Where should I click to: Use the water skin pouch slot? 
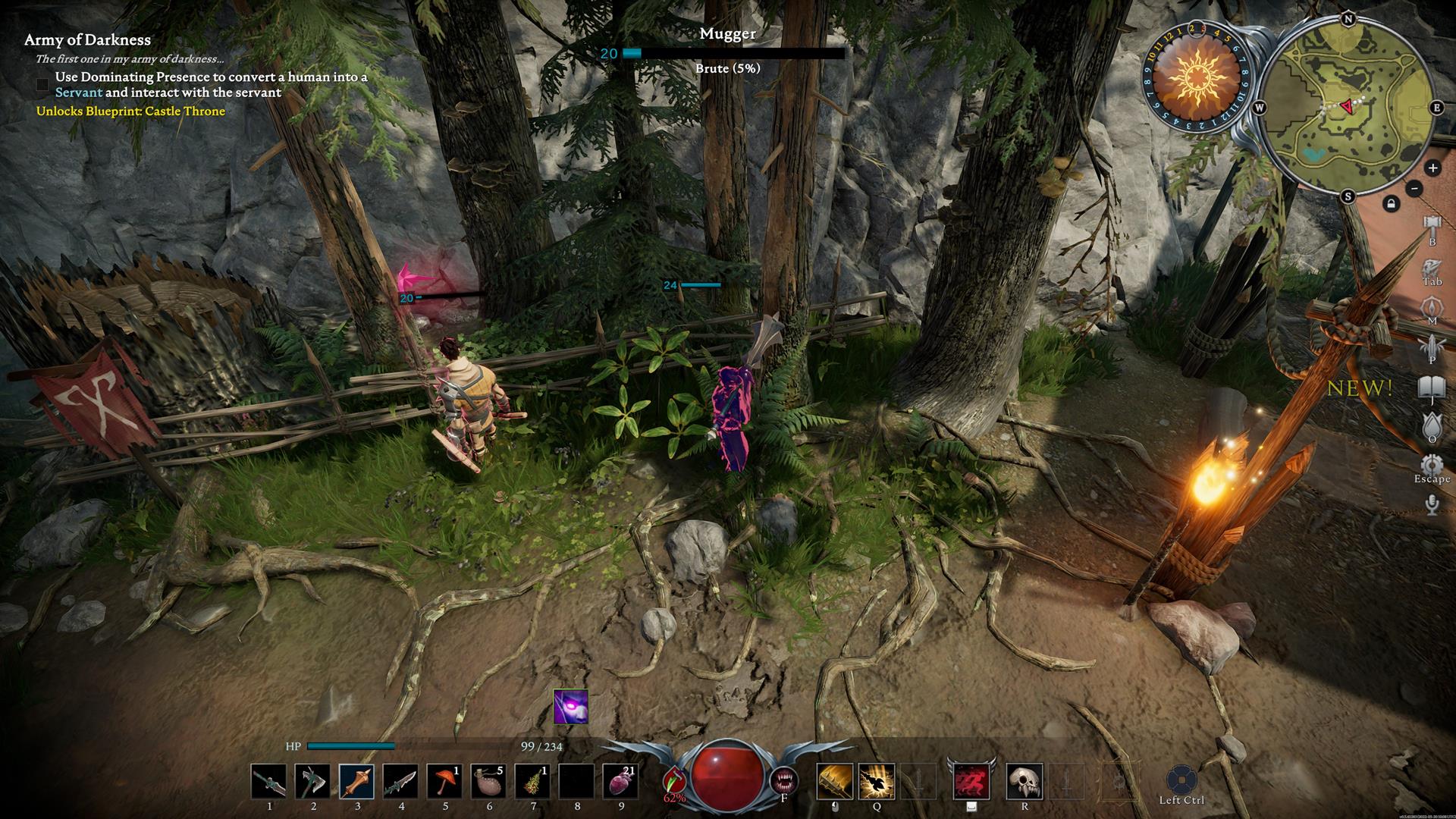488,782
